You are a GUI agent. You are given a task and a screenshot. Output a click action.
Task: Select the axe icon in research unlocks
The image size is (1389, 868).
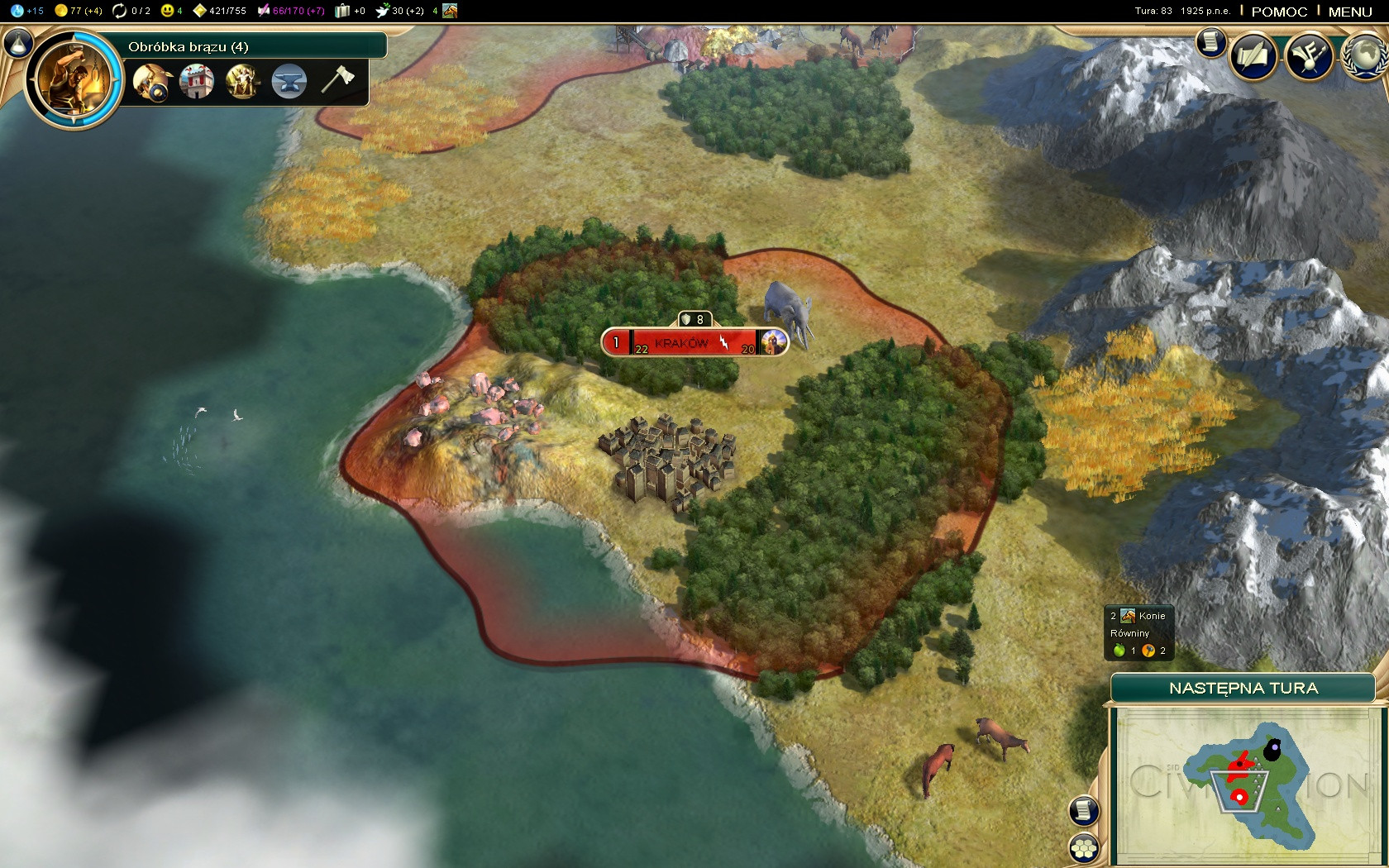click(x=337, y=80)
